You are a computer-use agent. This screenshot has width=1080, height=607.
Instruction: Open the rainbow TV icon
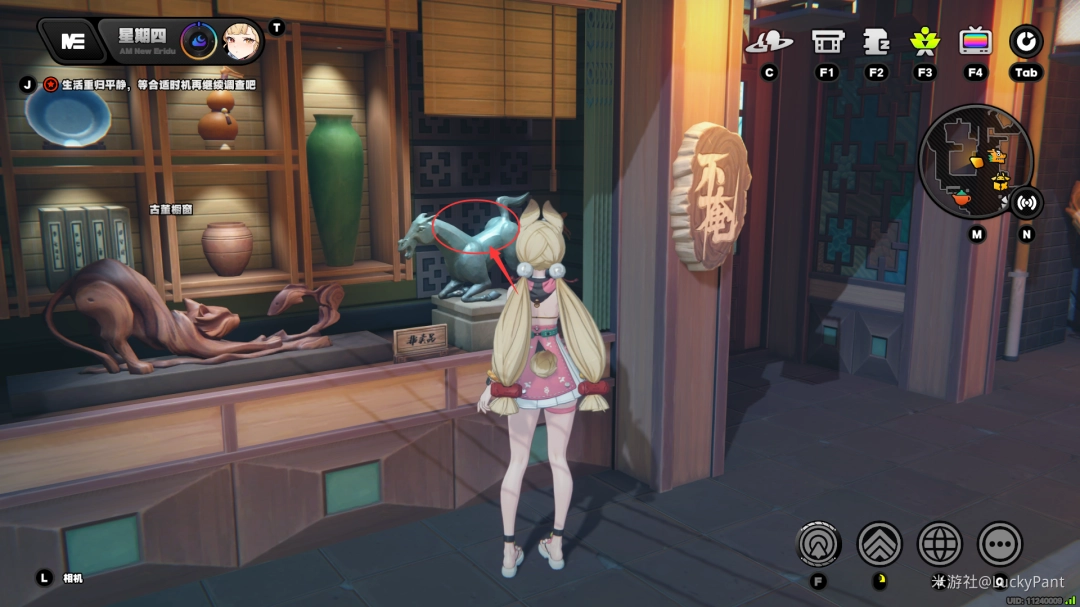coord(975,42)
